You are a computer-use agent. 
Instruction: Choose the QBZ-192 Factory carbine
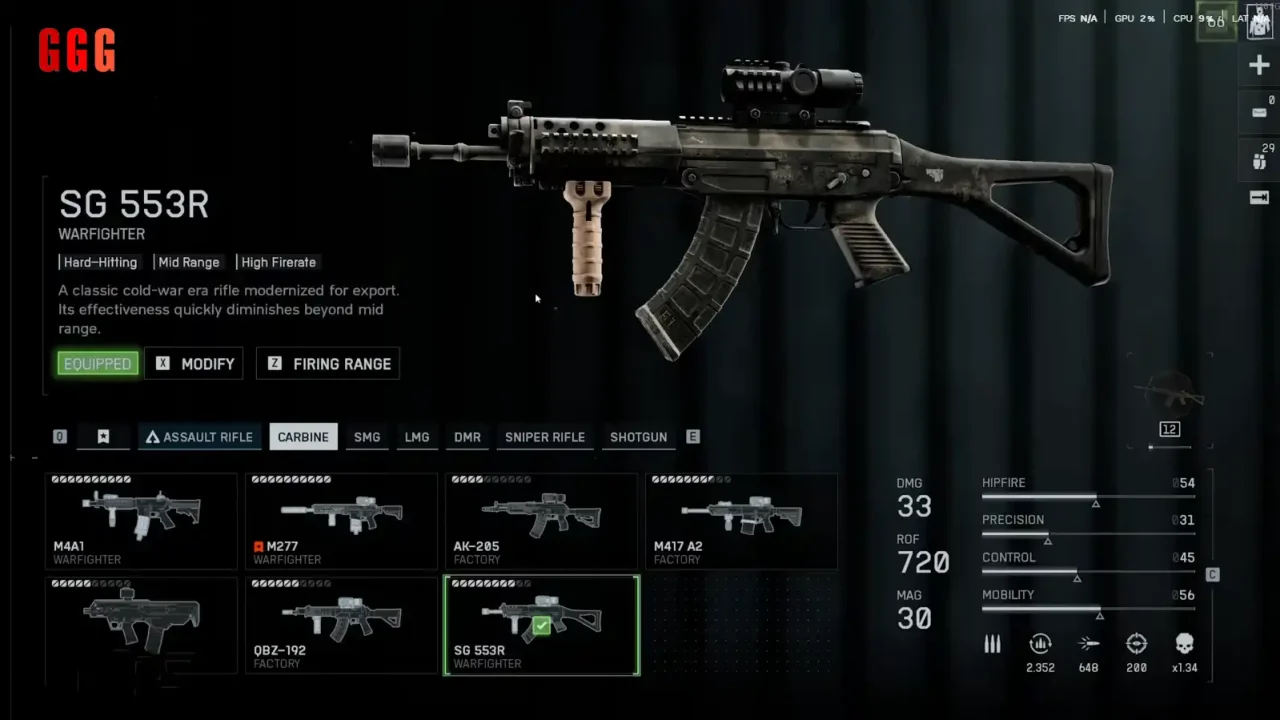pyautogui.click(x=341, y=625)
